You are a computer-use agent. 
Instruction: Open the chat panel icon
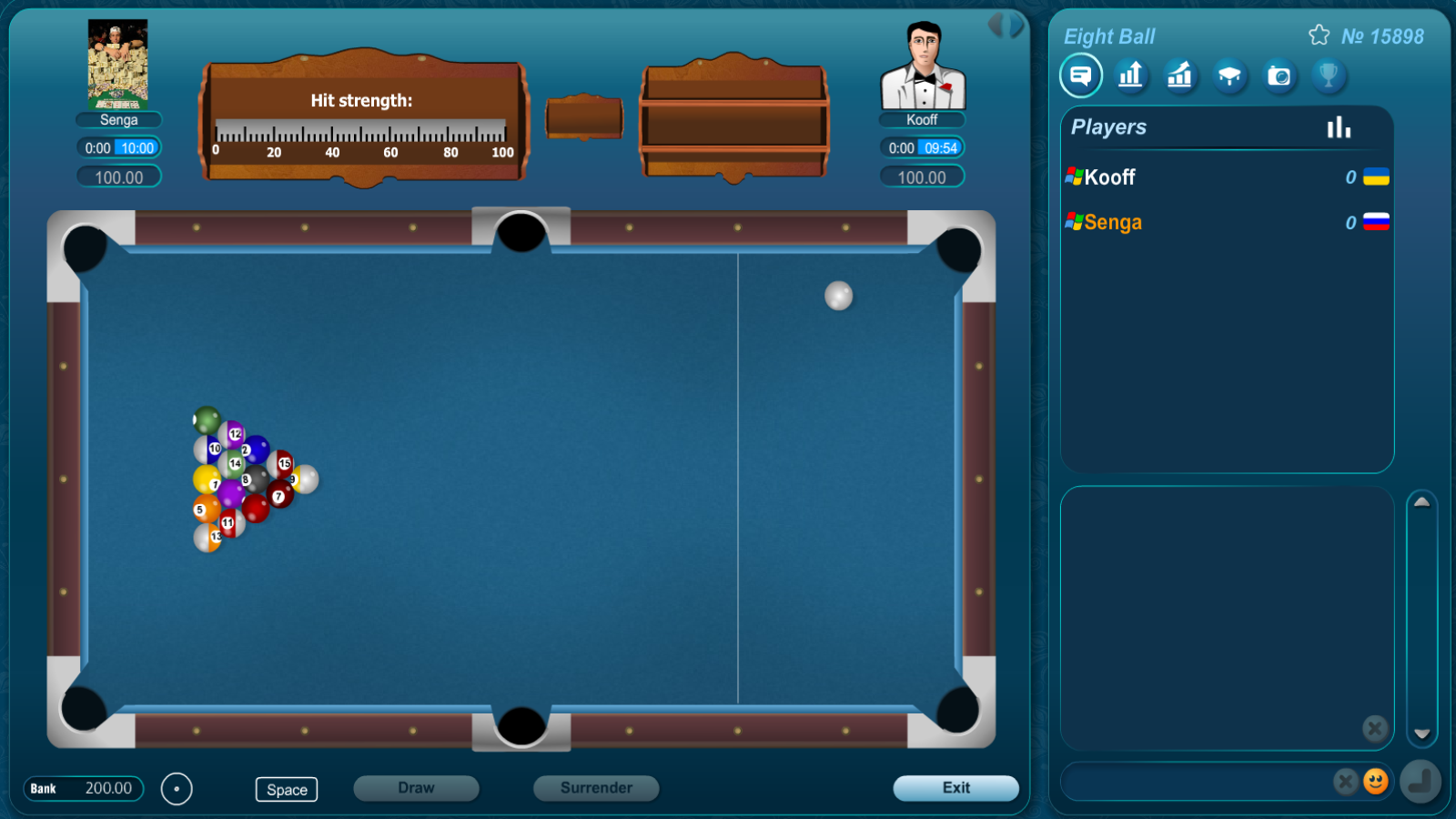tap(1080, 76)
